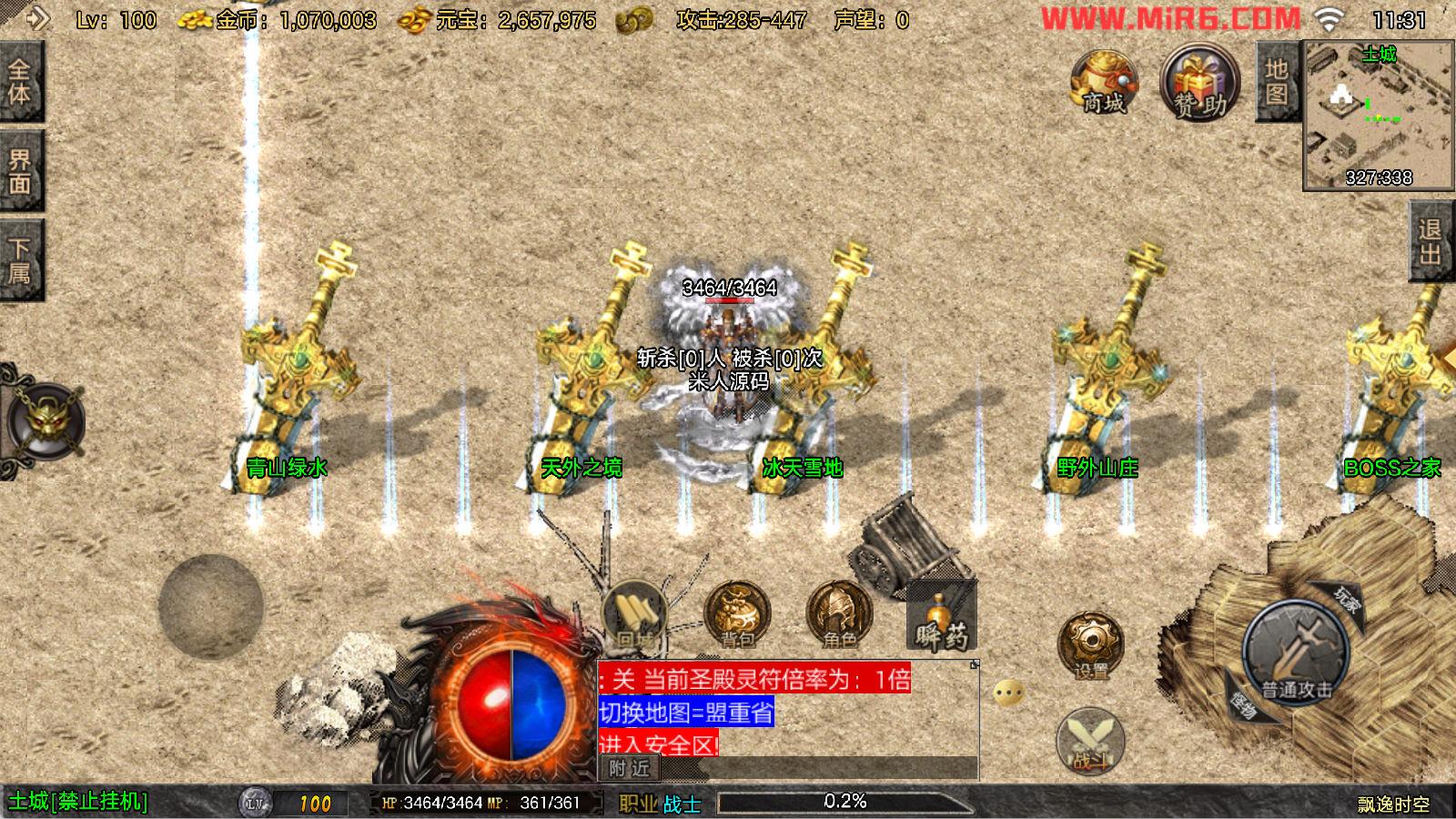The image size is (1456, 819).
Task: Open the 商城 shop
Action: pyautogui.click(x=1104, y=83)
